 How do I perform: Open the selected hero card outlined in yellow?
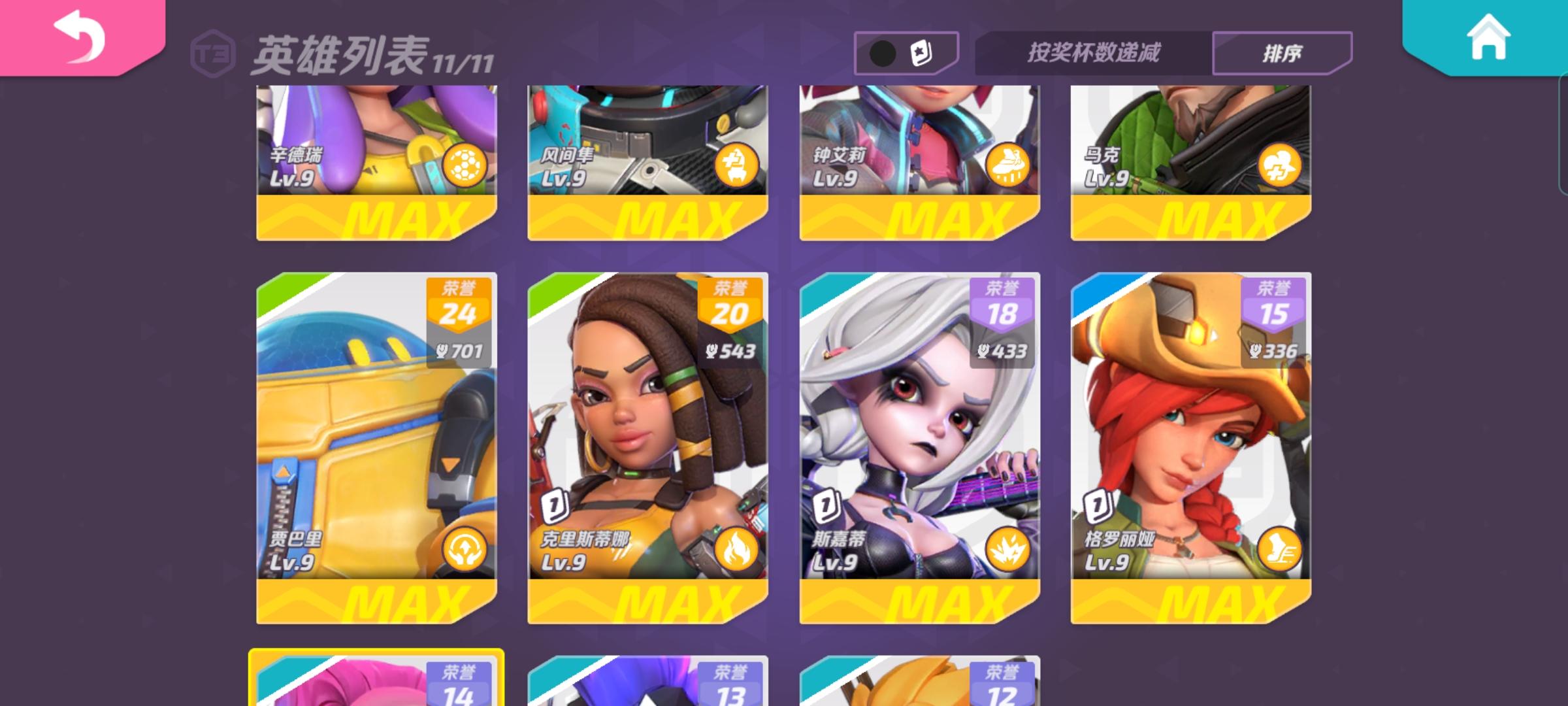click(x=376, y=680)
